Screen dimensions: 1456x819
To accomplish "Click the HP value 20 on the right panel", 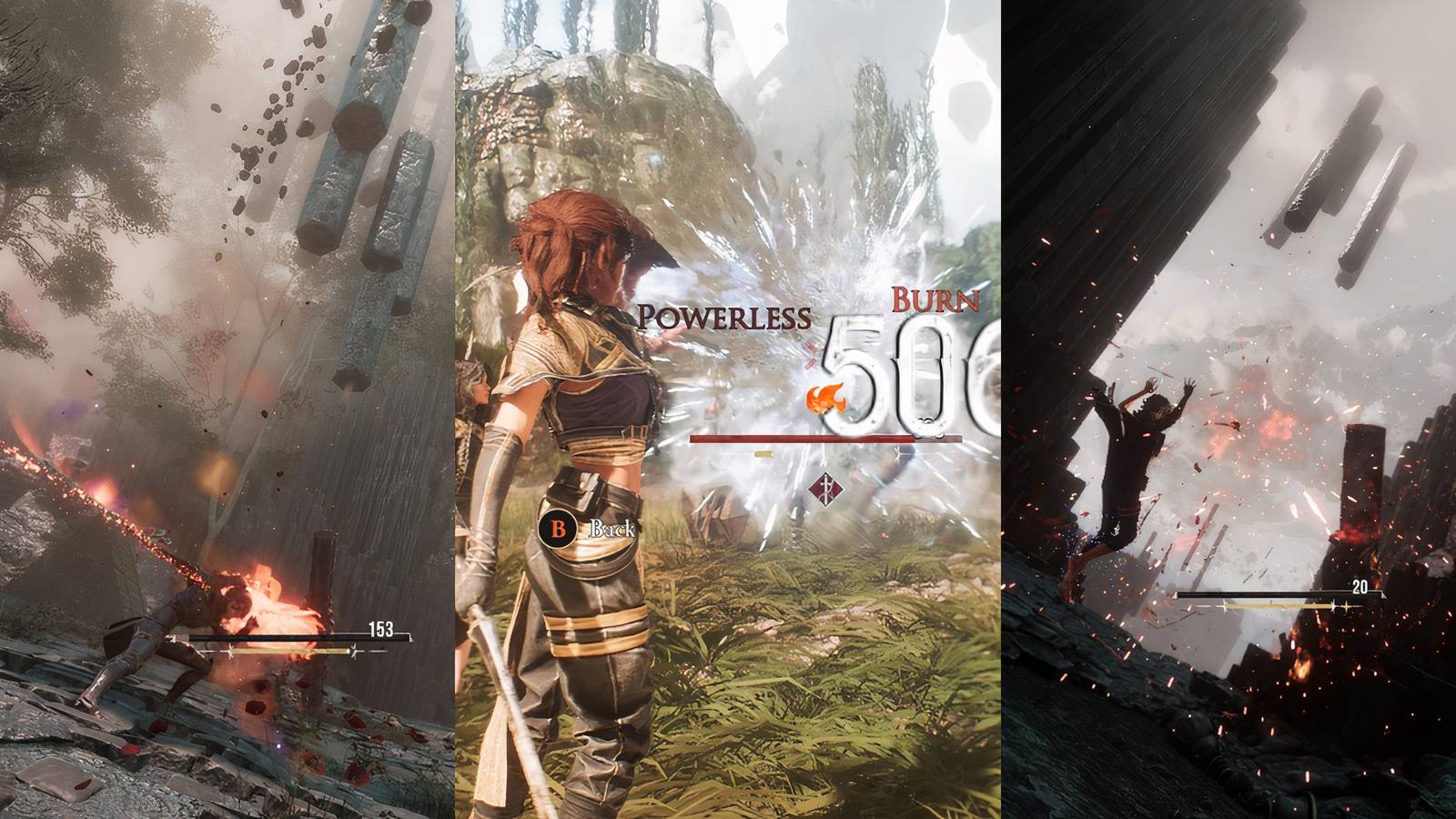I will point(1360,586).
